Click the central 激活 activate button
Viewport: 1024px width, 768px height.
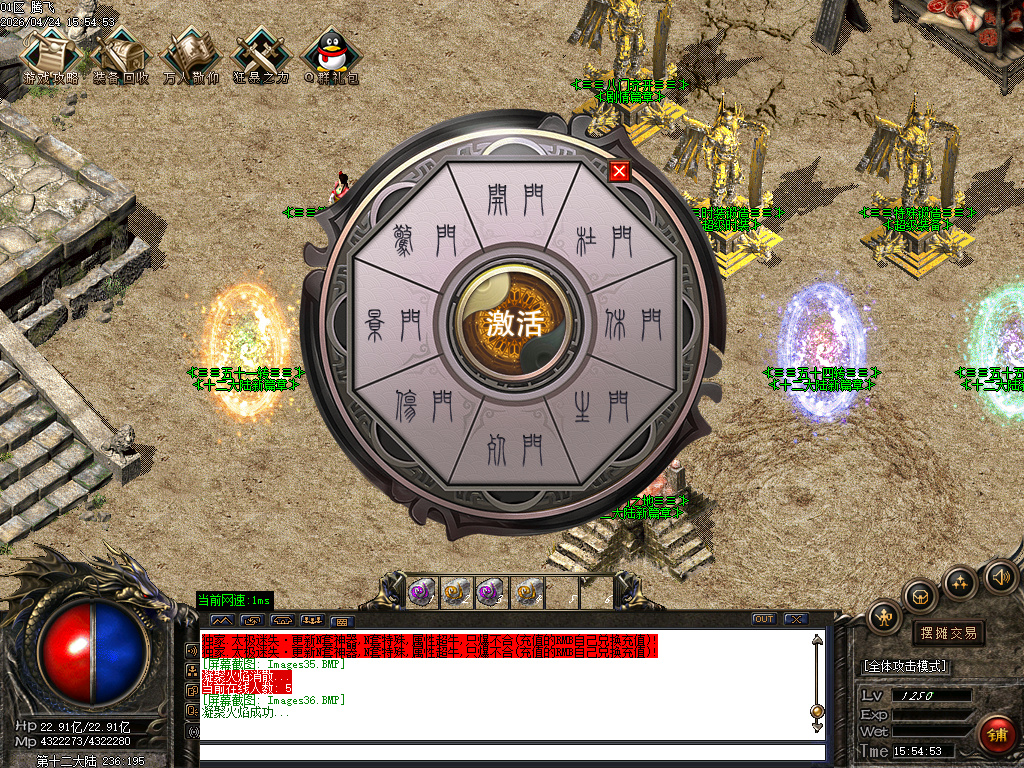pyautogui.click(x=515, y=323)
